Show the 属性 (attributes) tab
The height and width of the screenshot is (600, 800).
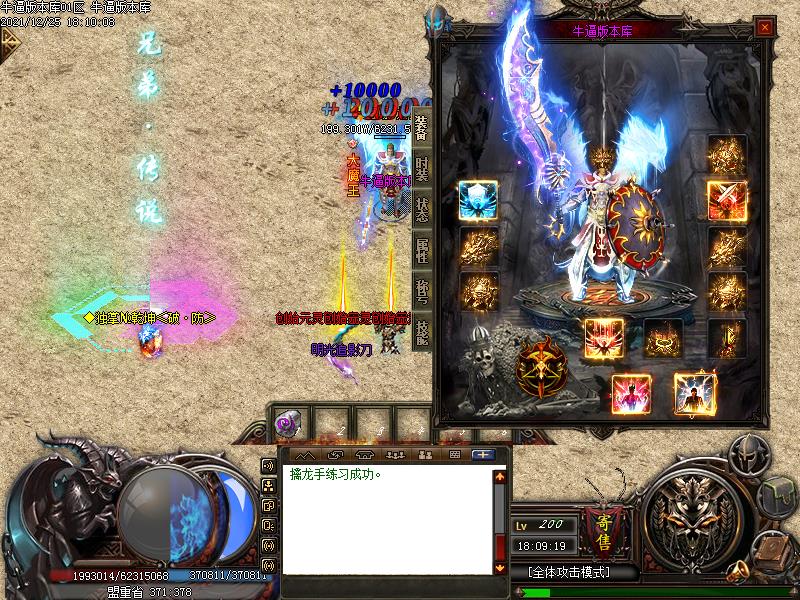[x=422, y=251]
